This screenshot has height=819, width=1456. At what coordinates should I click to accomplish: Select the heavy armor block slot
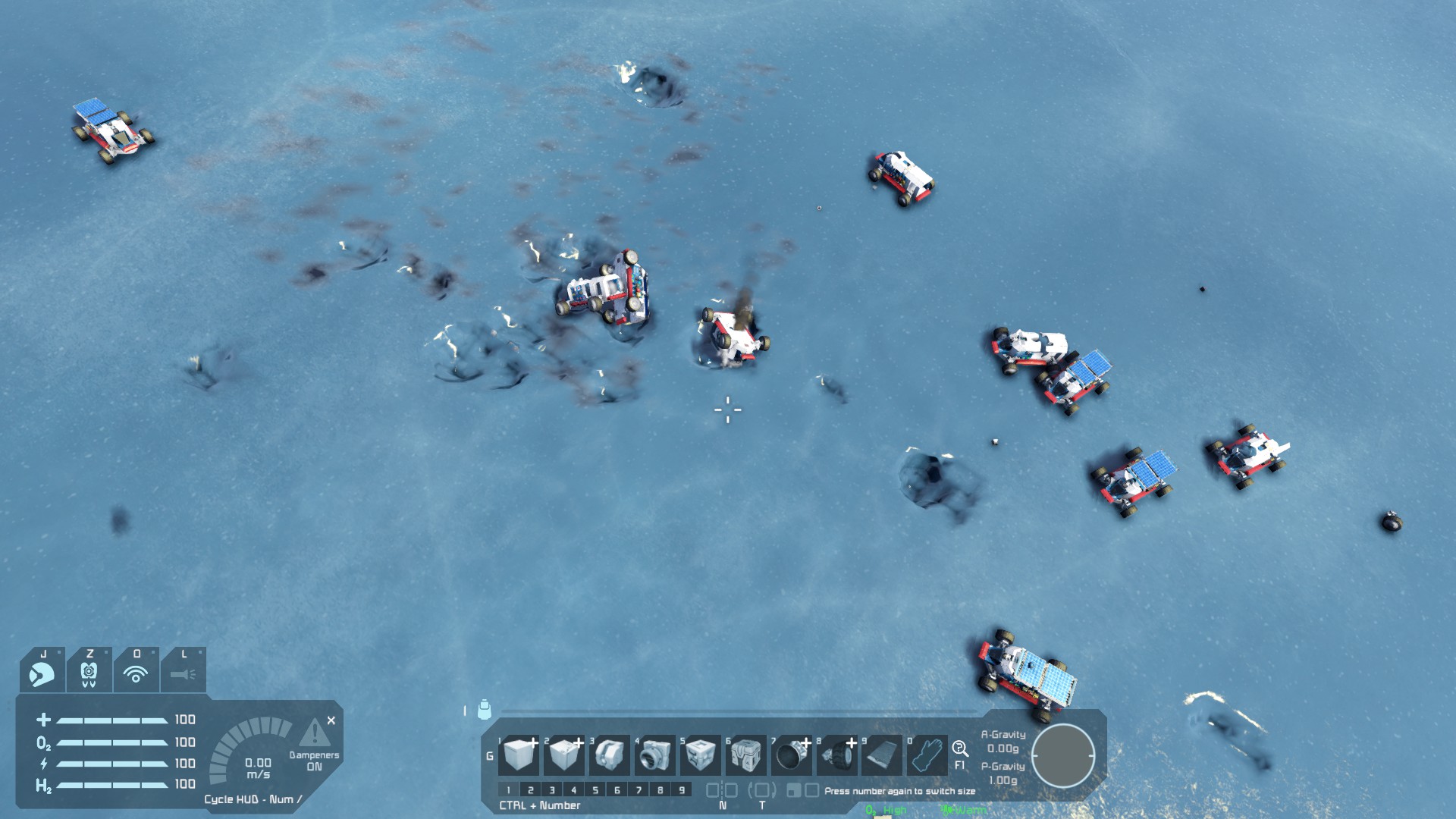[563, 755]
